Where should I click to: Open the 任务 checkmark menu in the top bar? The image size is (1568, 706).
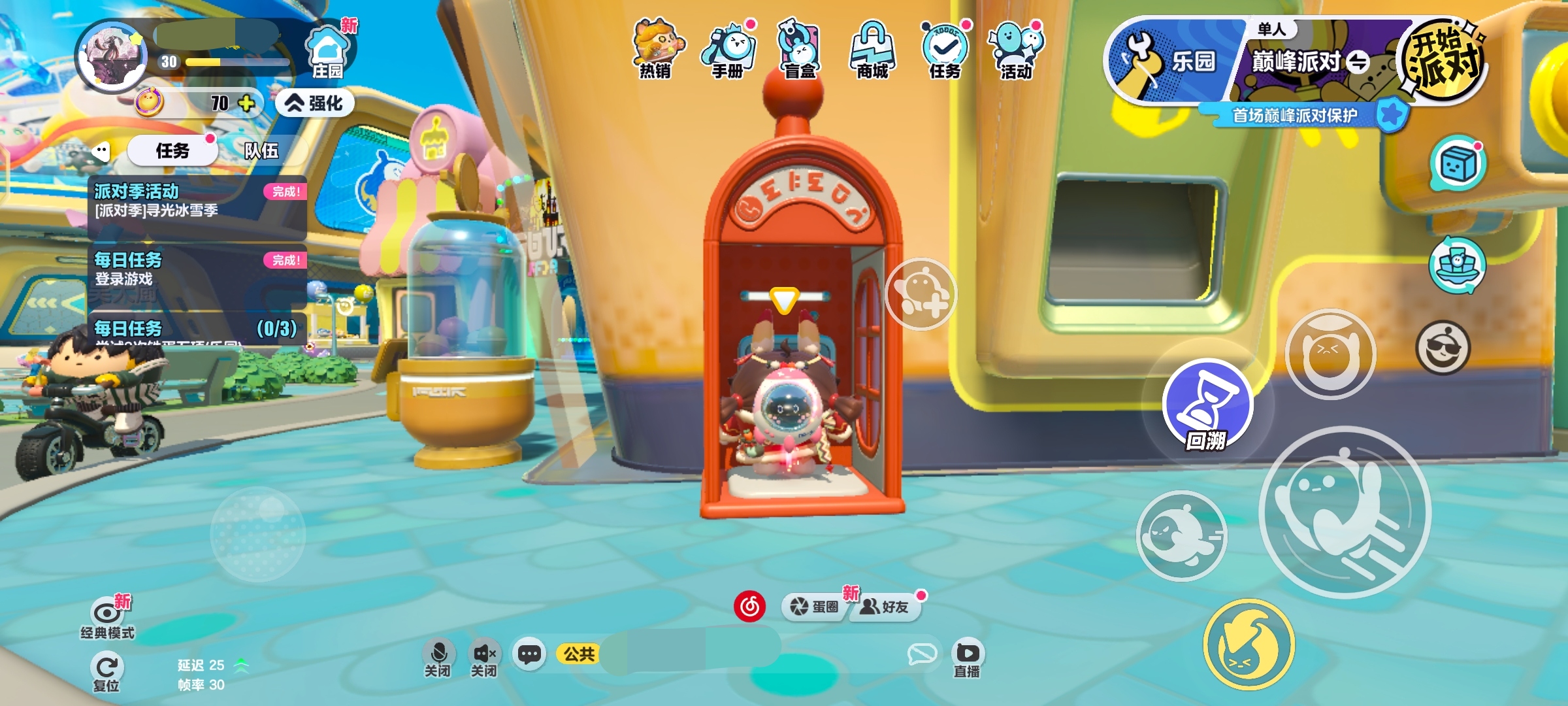pos(945,49)
